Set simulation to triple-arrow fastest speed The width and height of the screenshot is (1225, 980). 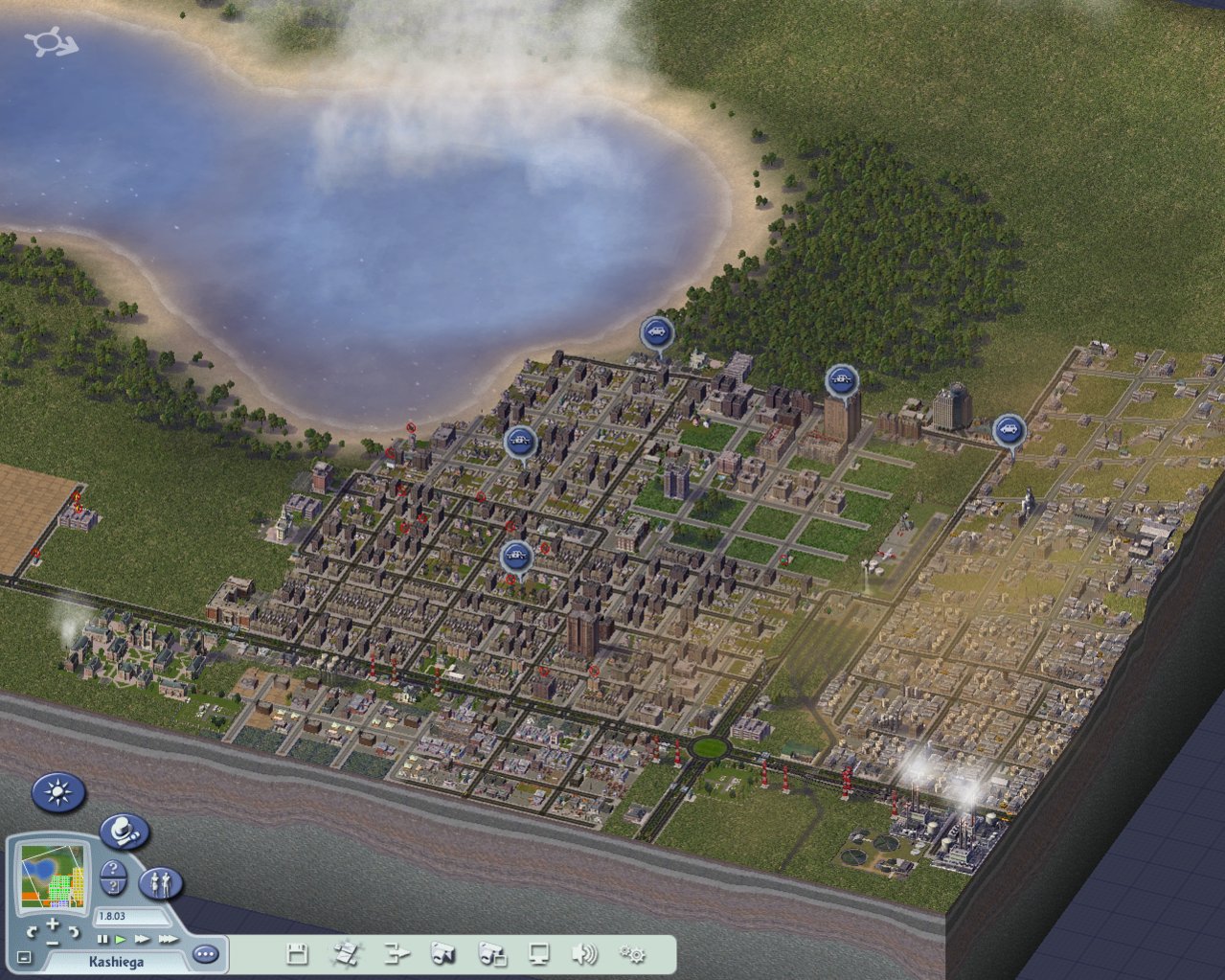168,940
